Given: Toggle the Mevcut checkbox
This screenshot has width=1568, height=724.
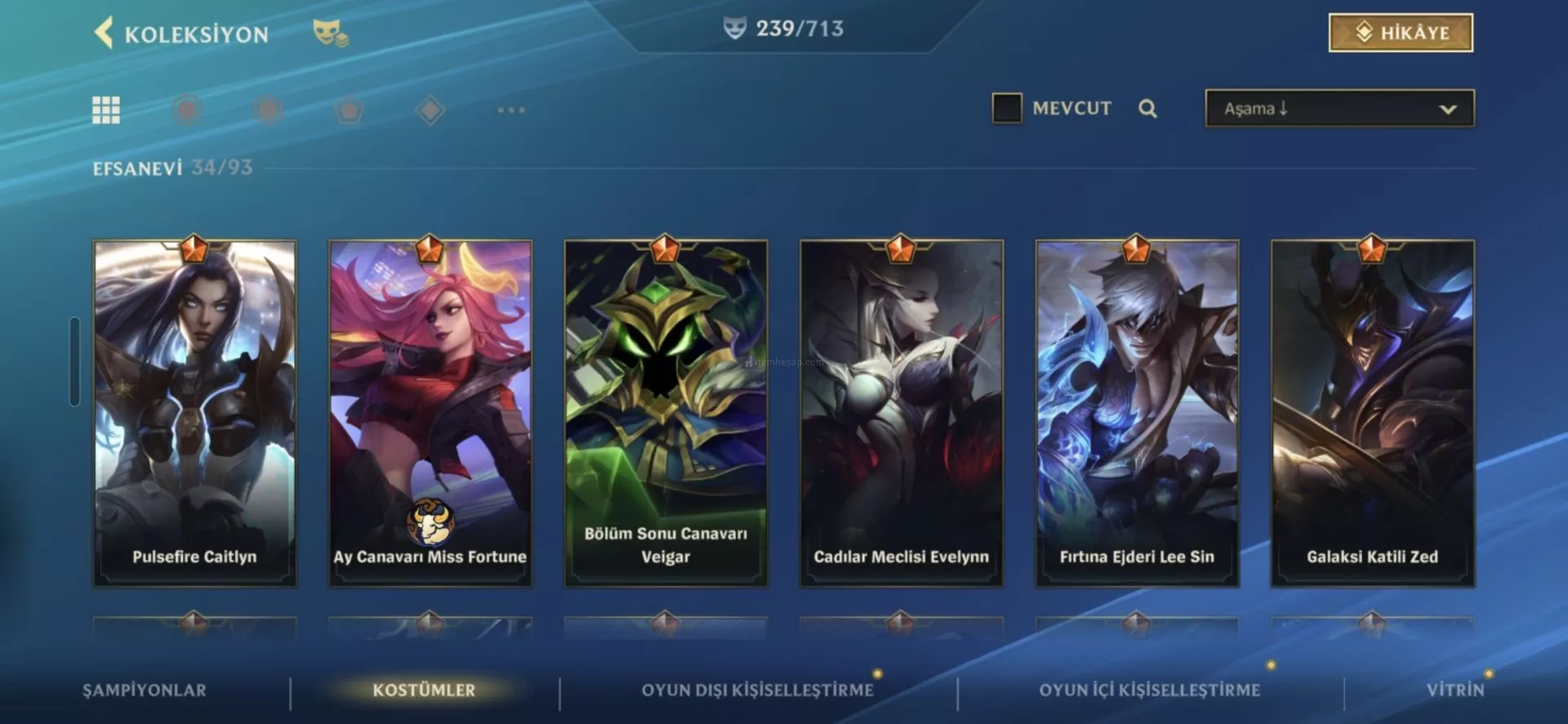Looking at the screenshot, I should (1006, 108).
